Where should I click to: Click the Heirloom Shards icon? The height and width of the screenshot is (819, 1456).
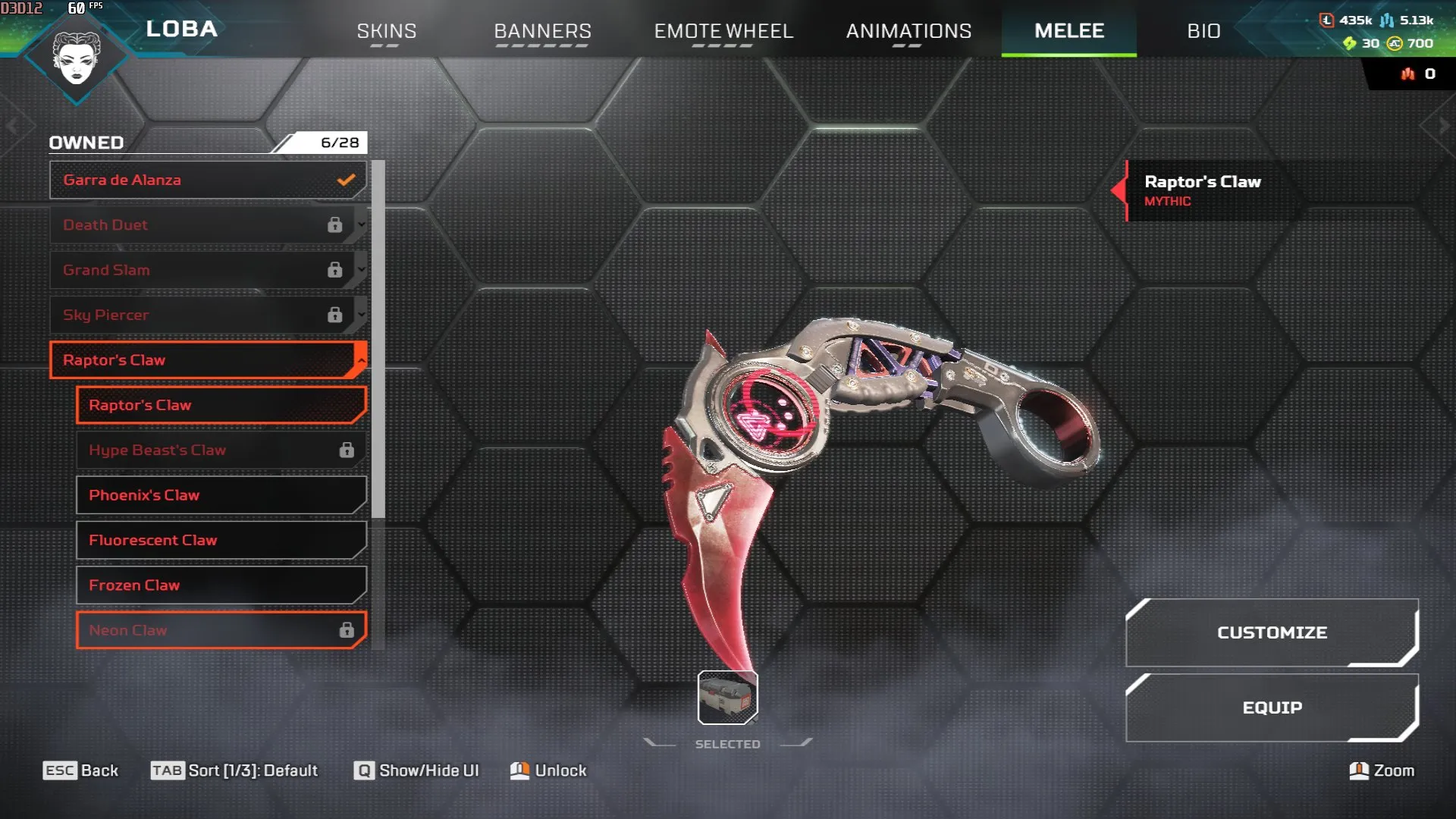(x=1349, y=43)
